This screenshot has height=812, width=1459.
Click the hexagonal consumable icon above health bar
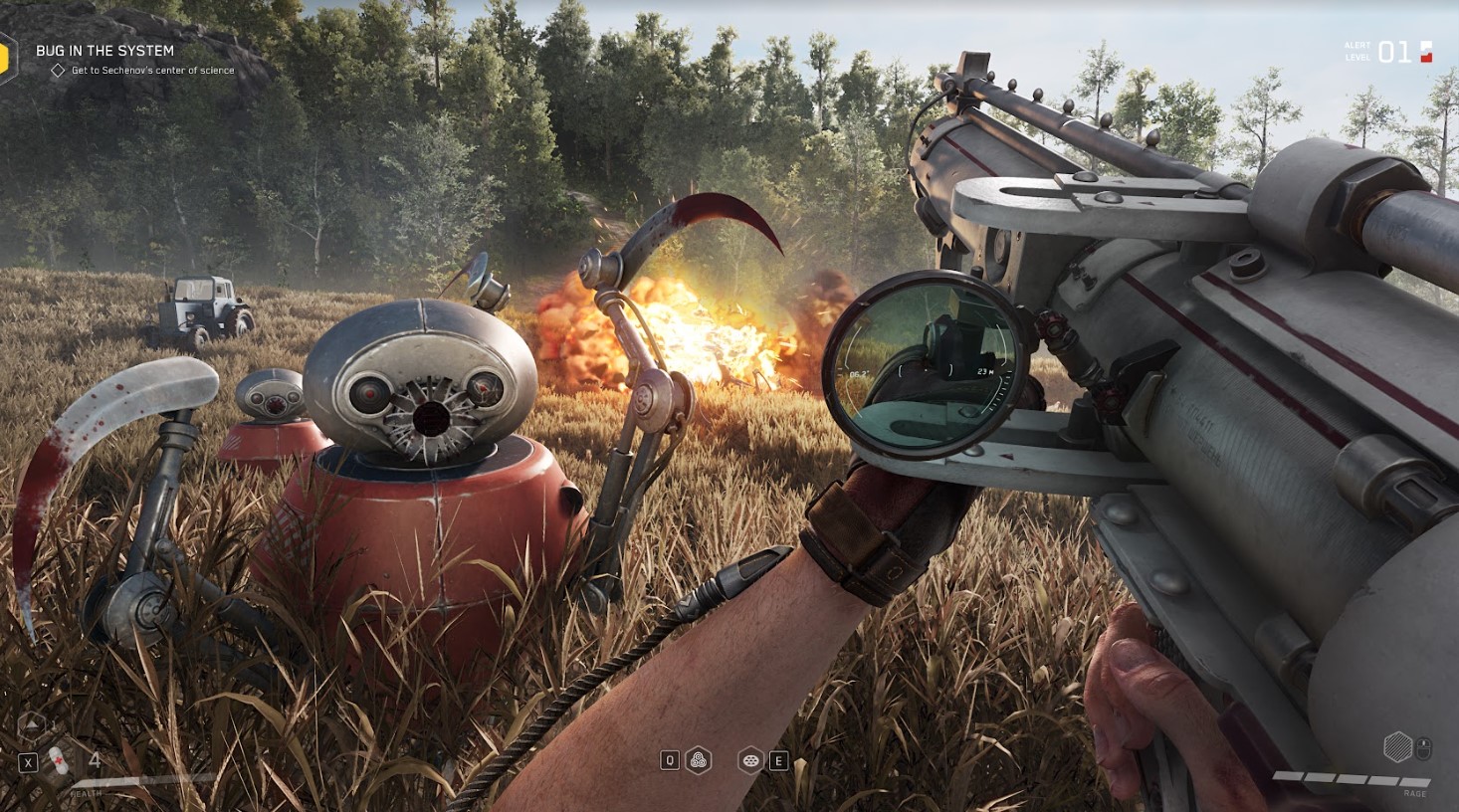[33, 725]
